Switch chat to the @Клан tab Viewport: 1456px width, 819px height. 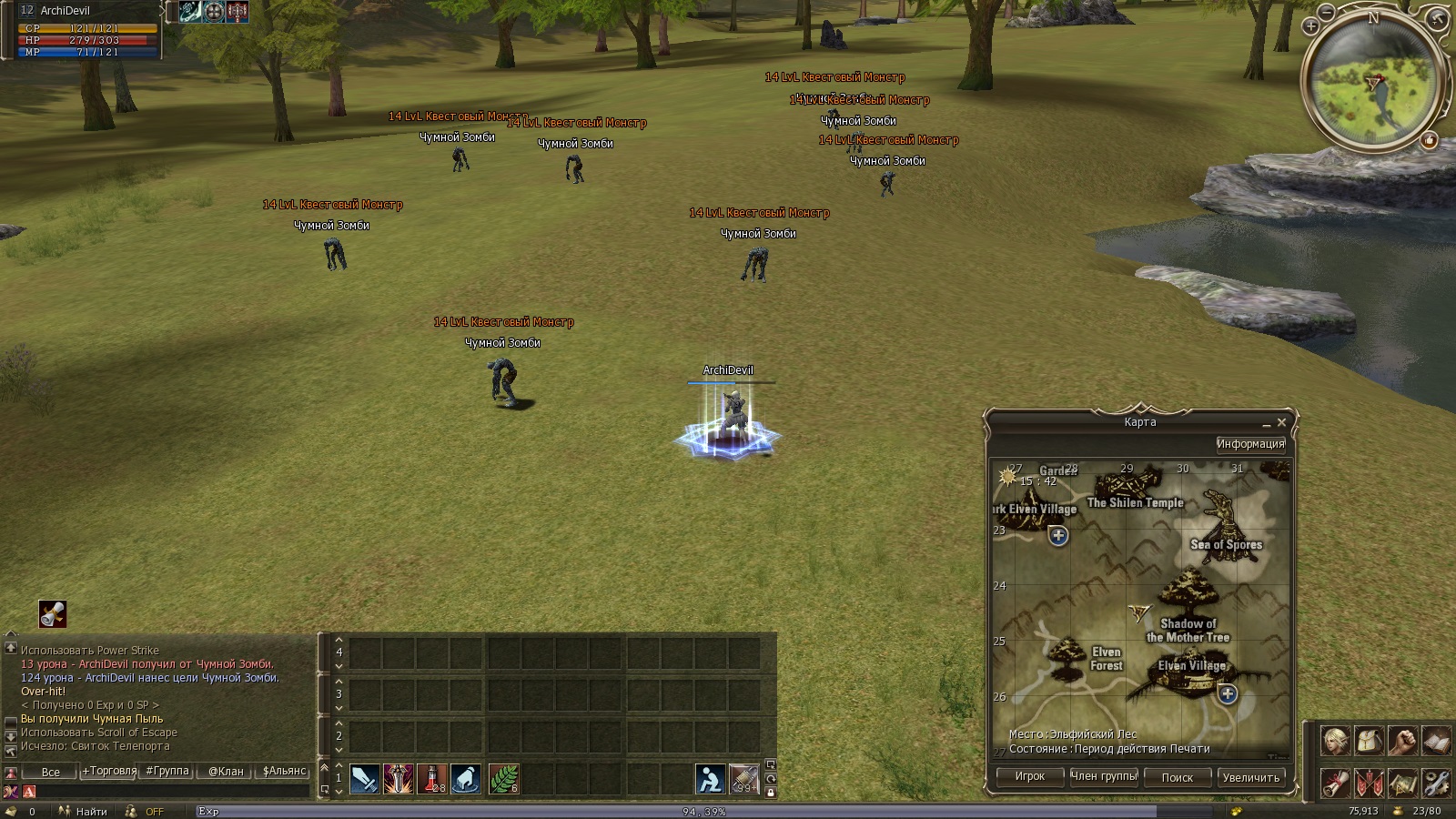point(226,771)
